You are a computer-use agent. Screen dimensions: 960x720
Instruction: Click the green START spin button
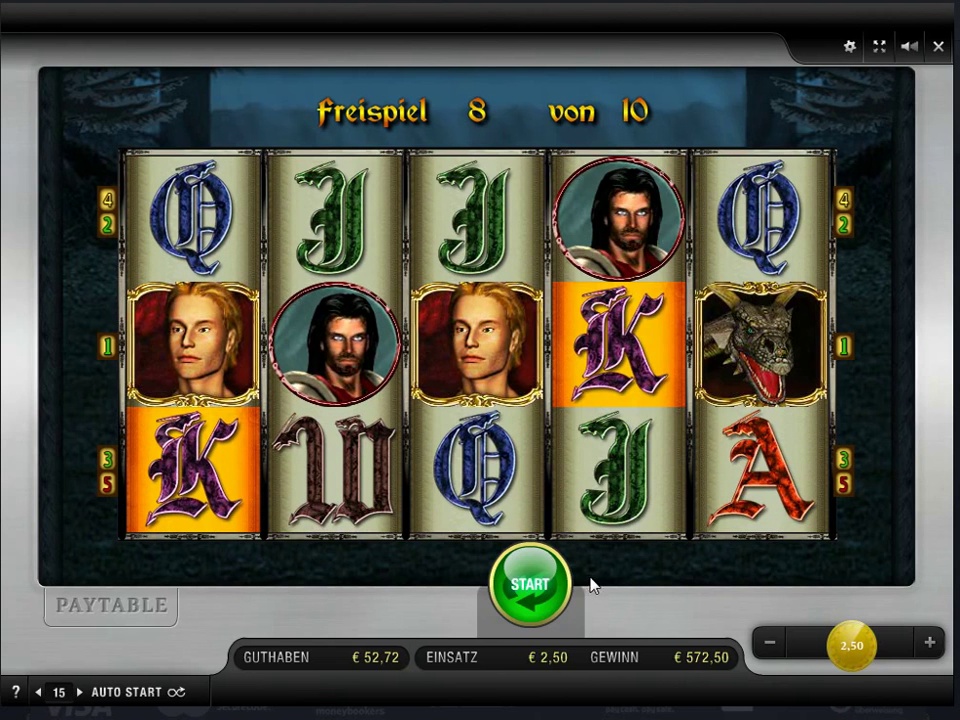click(530, 585)
